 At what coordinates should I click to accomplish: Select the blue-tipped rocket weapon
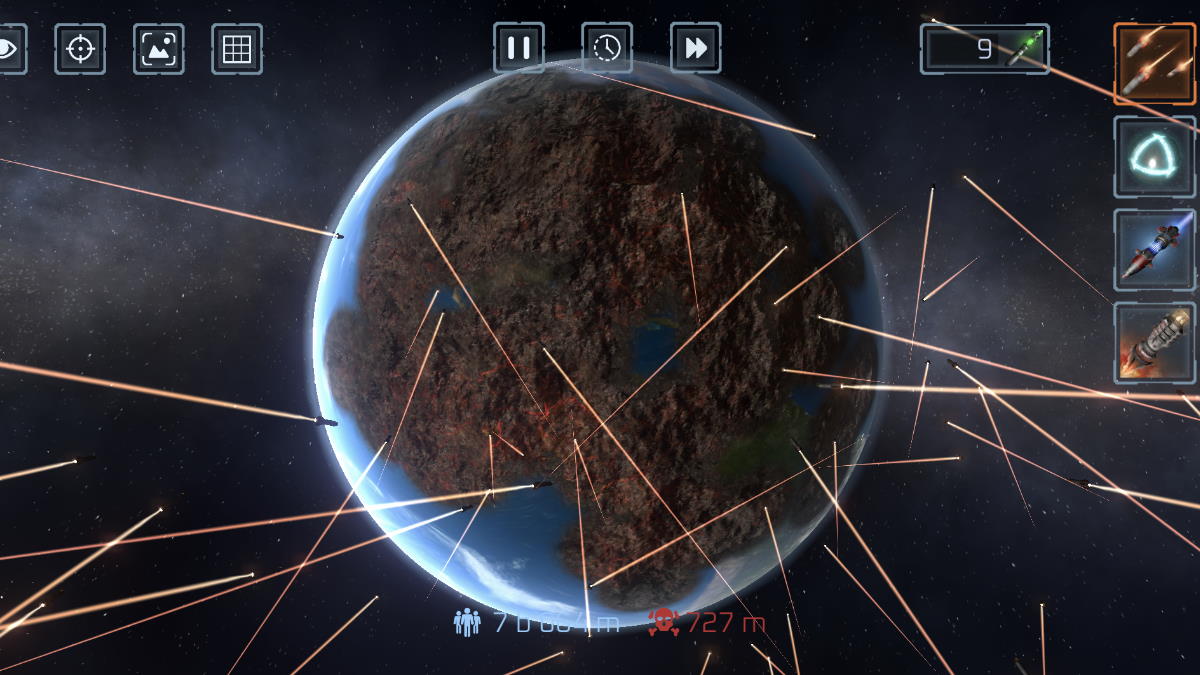[x=1155, y=250]
